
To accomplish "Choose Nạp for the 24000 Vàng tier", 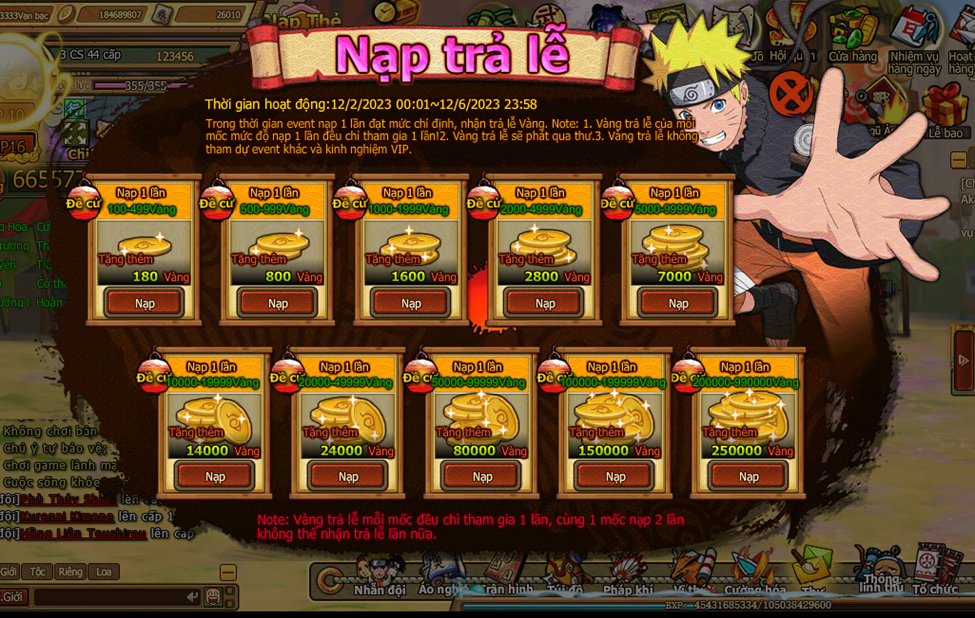I will click(348, 477).
